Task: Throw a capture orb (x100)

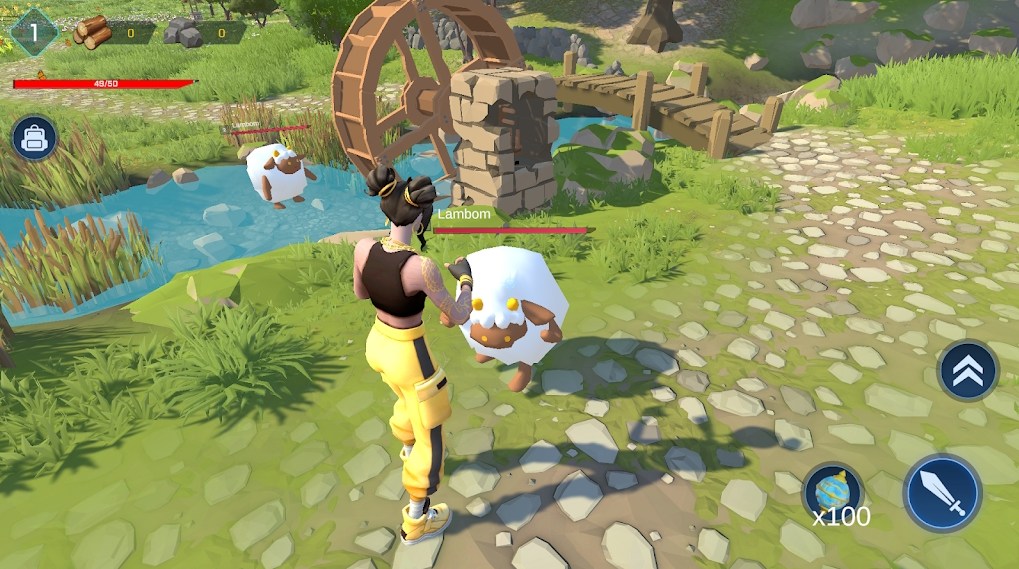Action: point(832,492)
